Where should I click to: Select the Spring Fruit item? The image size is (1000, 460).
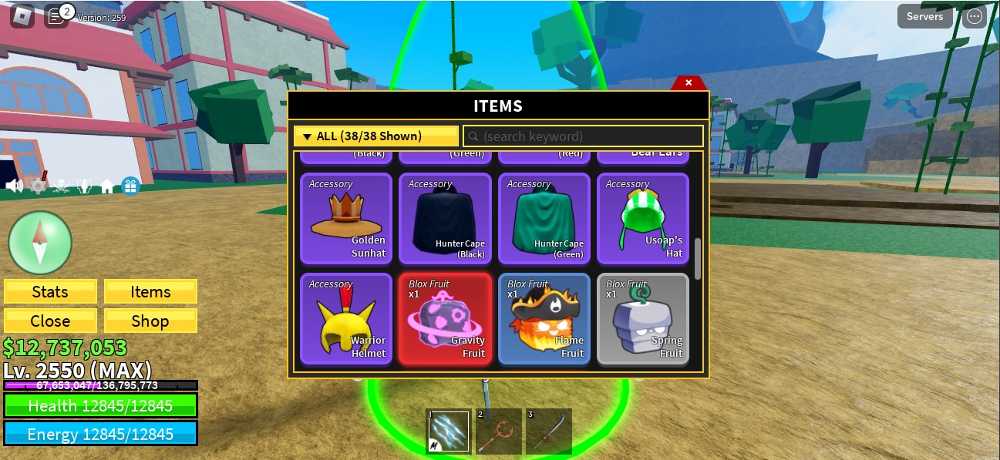coord(642,319)
